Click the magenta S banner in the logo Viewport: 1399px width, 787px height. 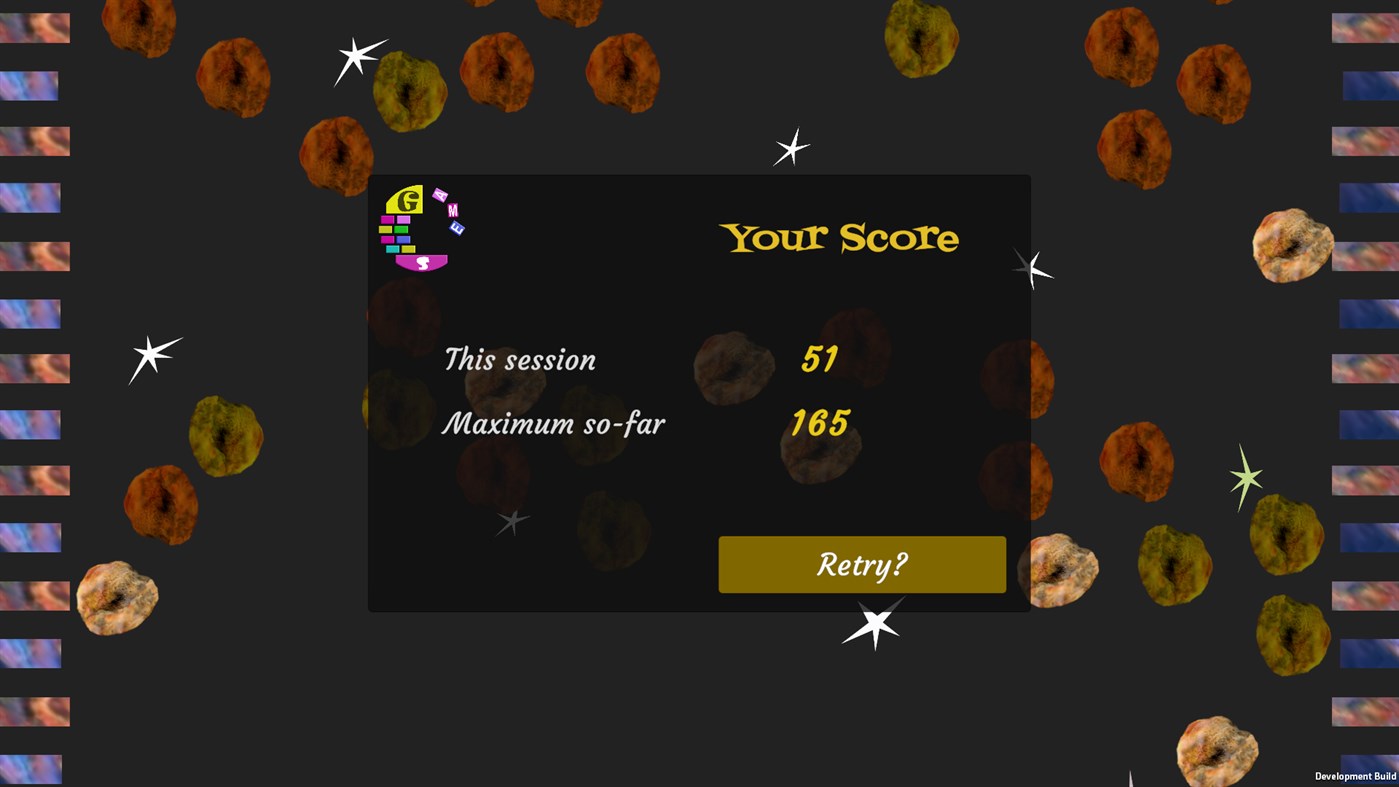click(423, 262)
